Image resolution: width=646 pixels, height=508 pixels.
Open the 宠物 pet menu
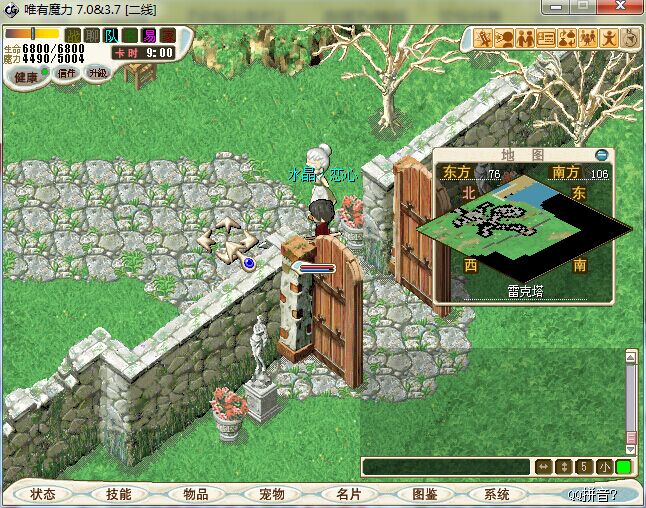click(272, 494)
